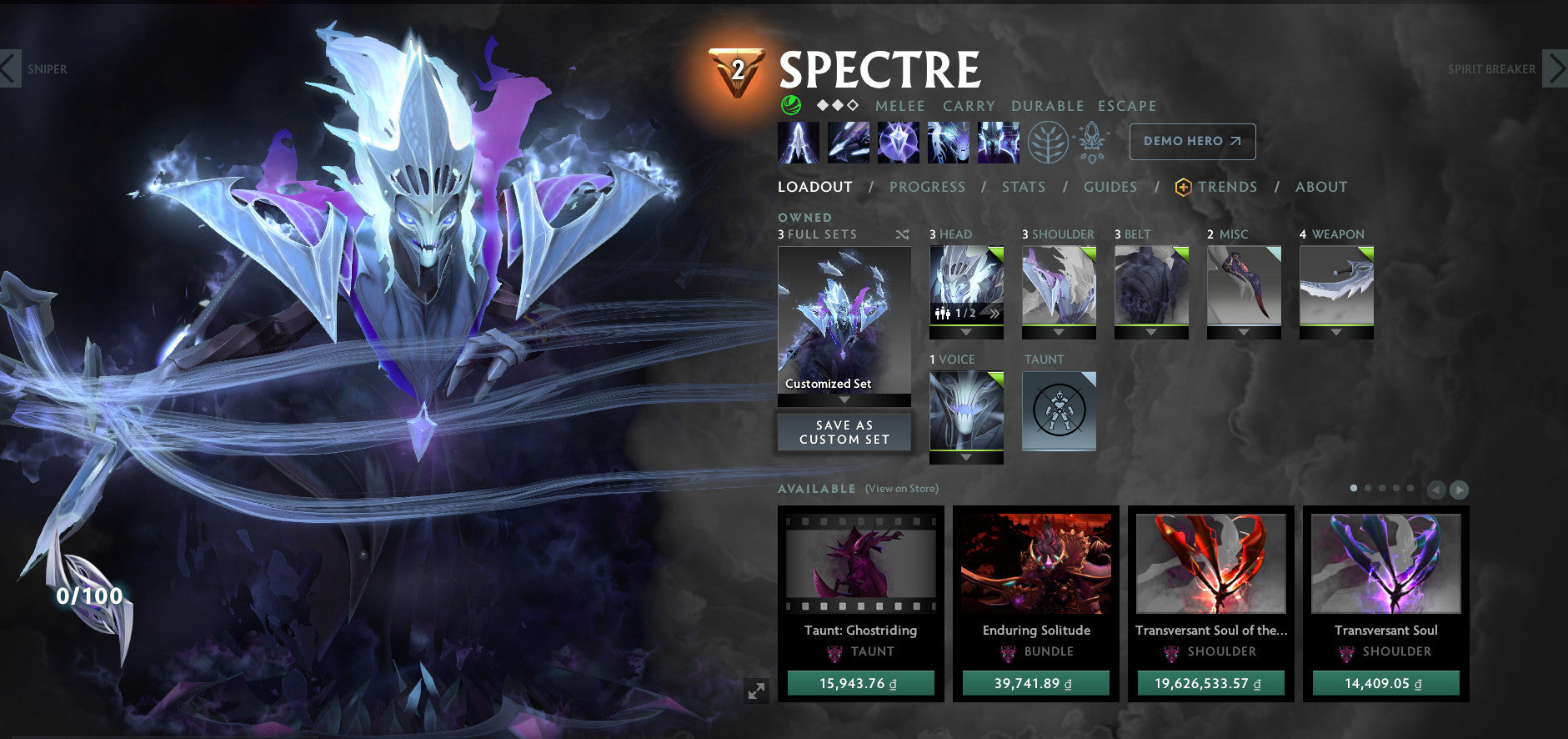Select the Dispersion ability icon
Screen dimensions: 1568x739
tap(899, 142)
